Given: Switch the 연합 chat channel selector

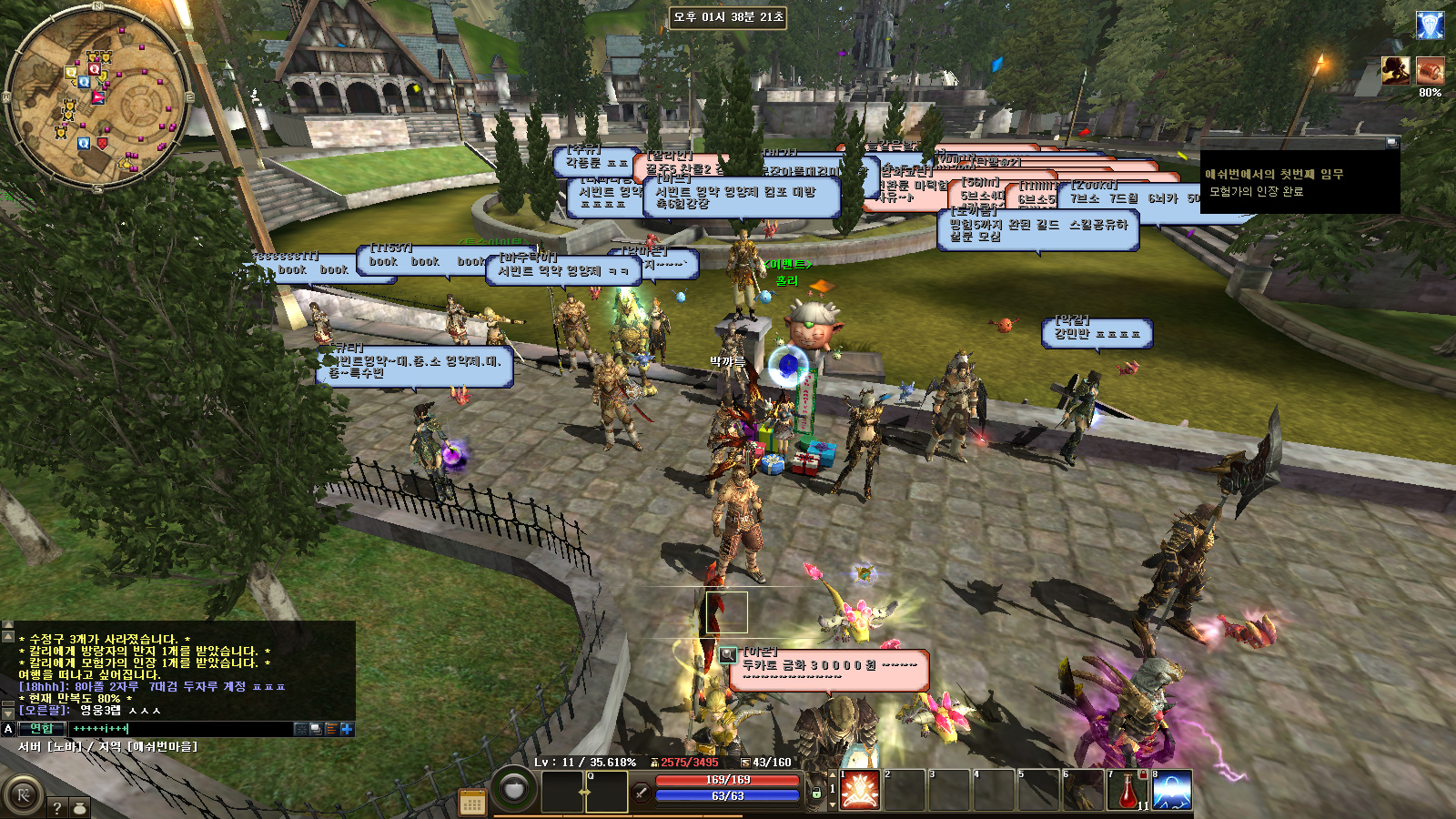Looking at the screenshot, I should click(42, 729).
